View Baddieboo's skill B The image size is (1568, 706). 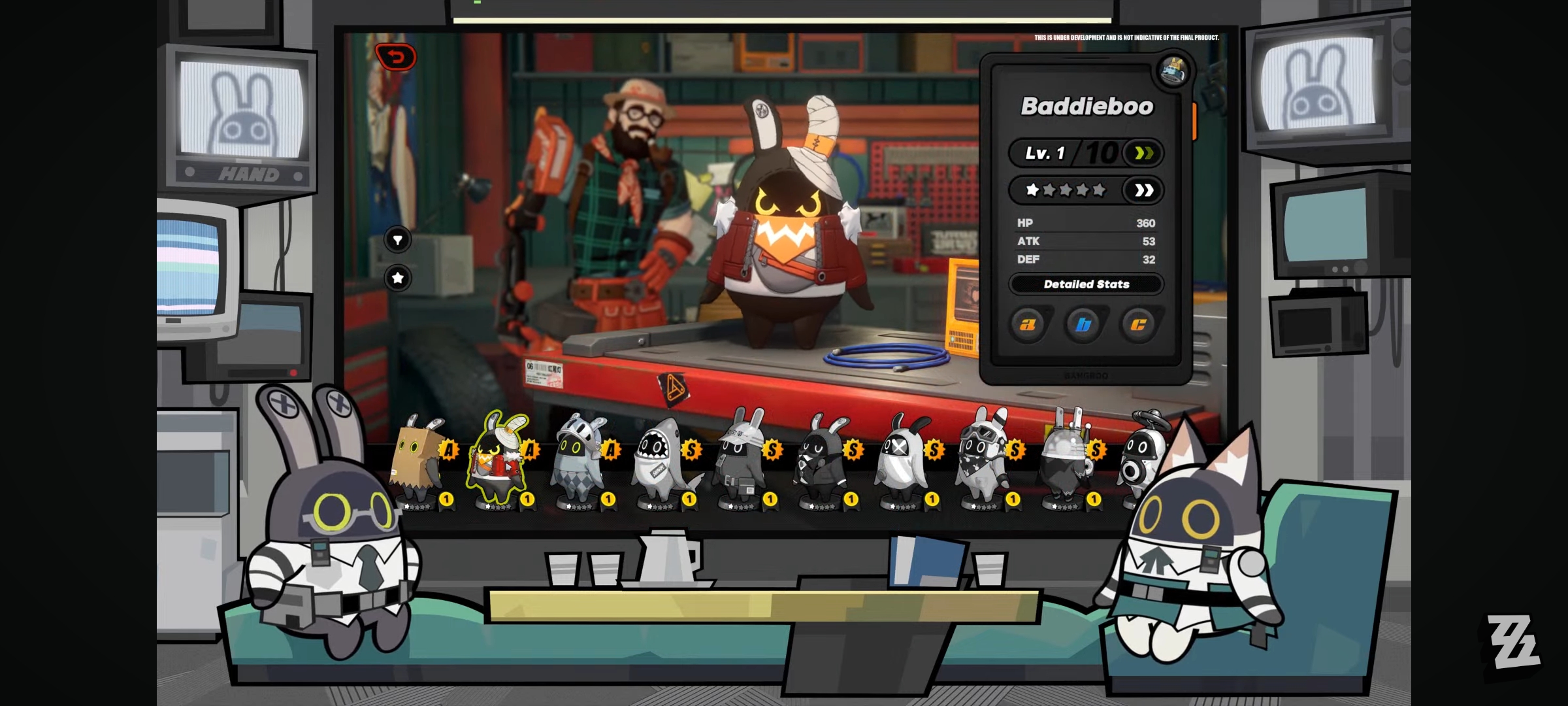click(x=1083, y=324)
